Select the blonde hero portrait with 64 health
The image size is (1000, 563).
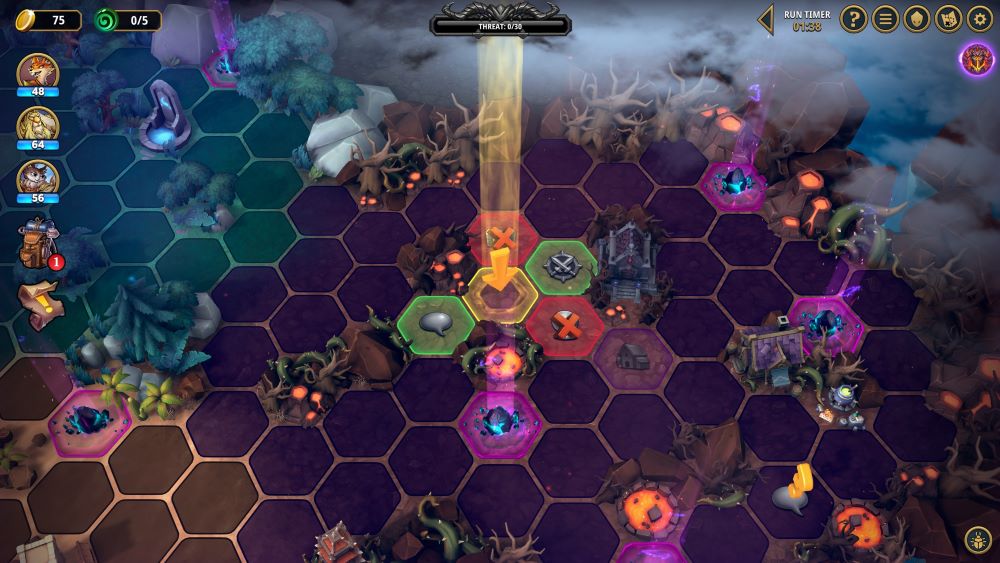pyautogui.click(x=37, y=125)
